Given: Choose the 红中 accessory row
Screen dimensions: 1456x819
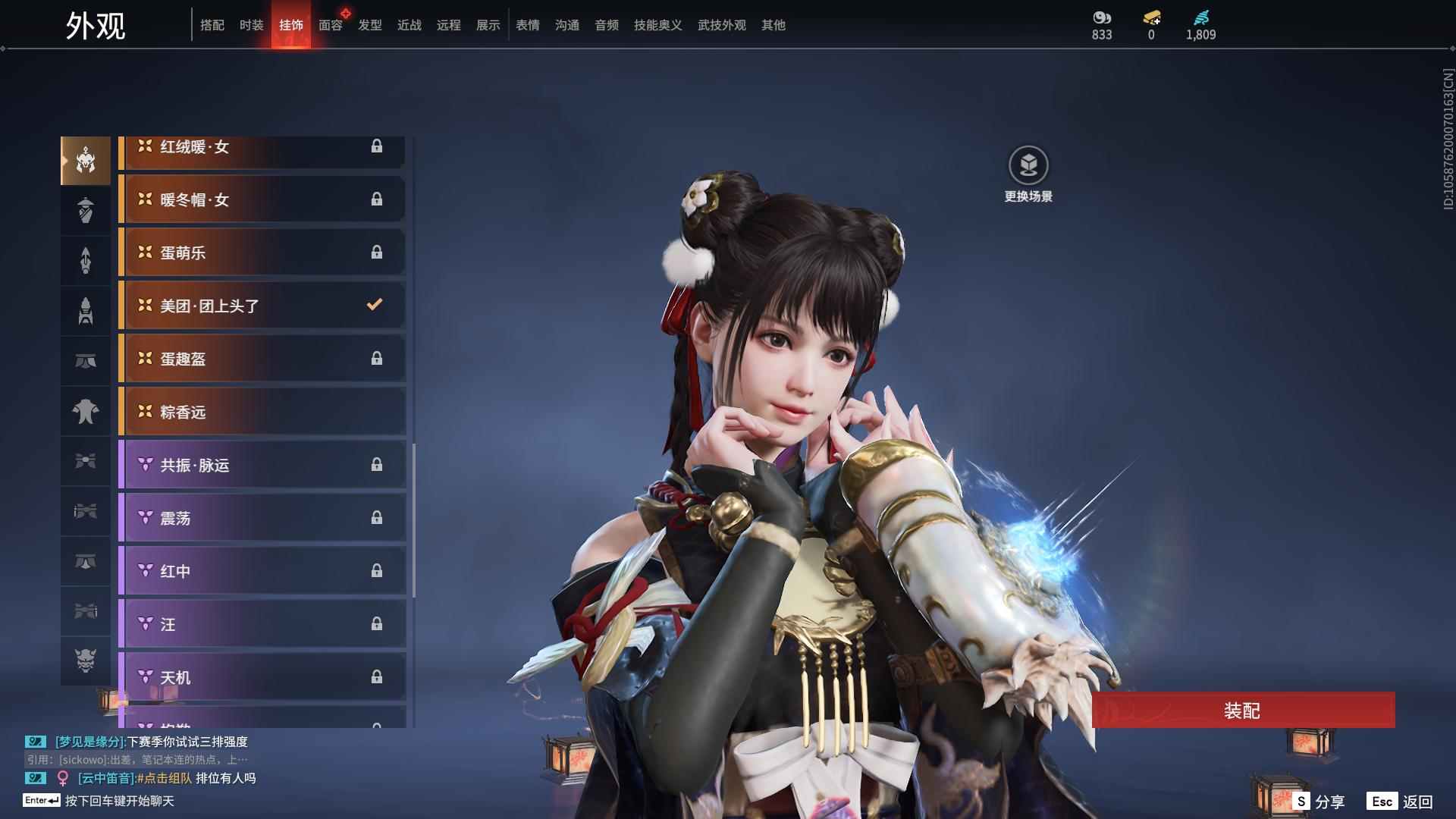Looking at the screenshot, I should pyautogui.click(x=262, y=571).
